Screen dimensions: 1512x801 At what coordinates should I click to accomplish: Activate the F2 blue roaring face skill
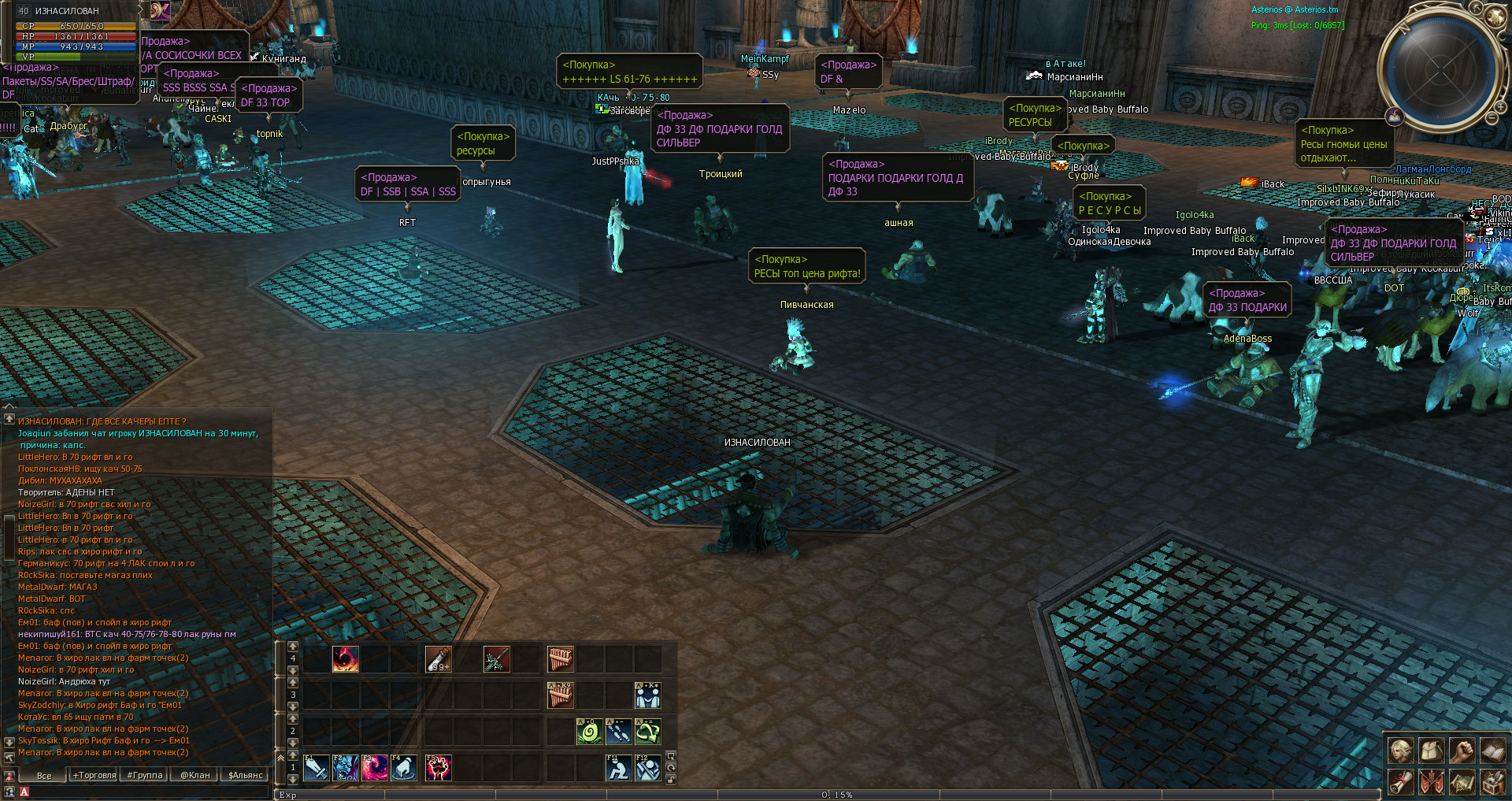pyautogui.click(x=346, y=768)
